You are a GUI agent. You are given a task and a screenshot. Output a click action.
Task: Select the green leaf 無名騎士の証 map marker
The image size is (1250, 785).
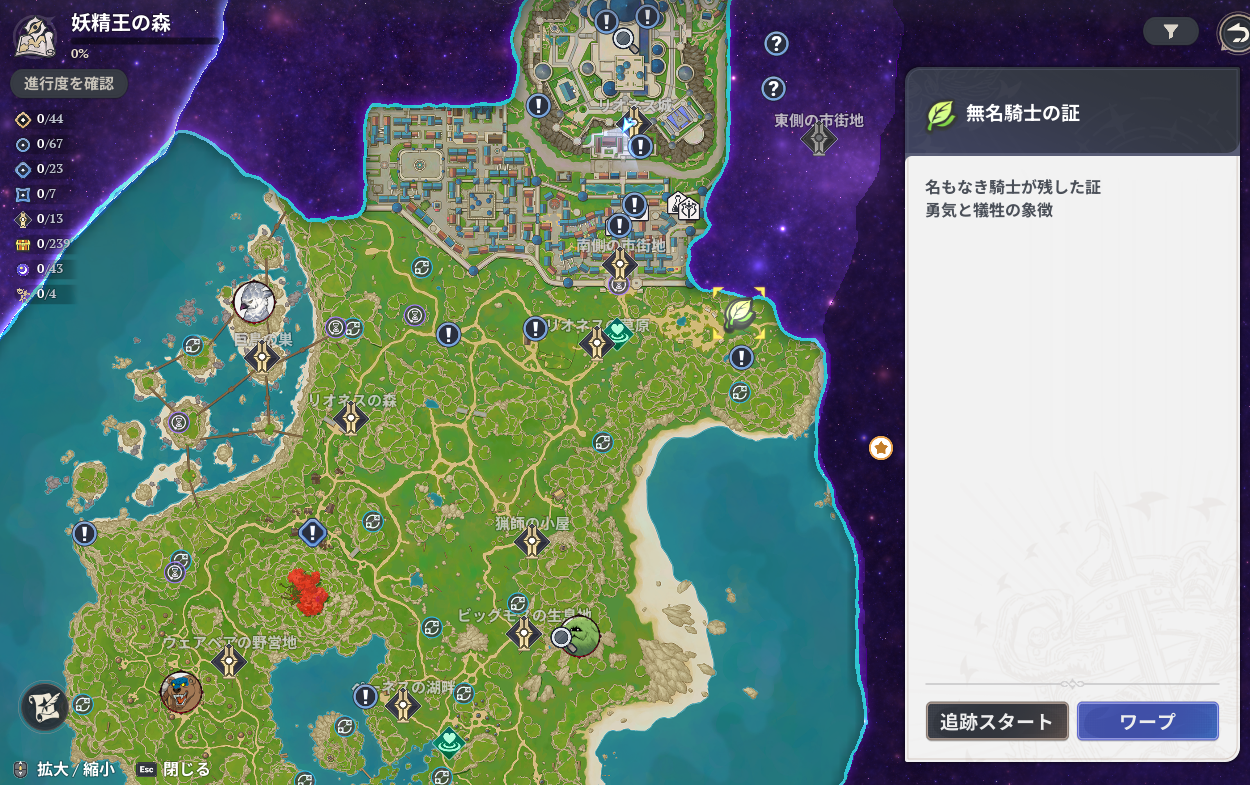(739, 314)
